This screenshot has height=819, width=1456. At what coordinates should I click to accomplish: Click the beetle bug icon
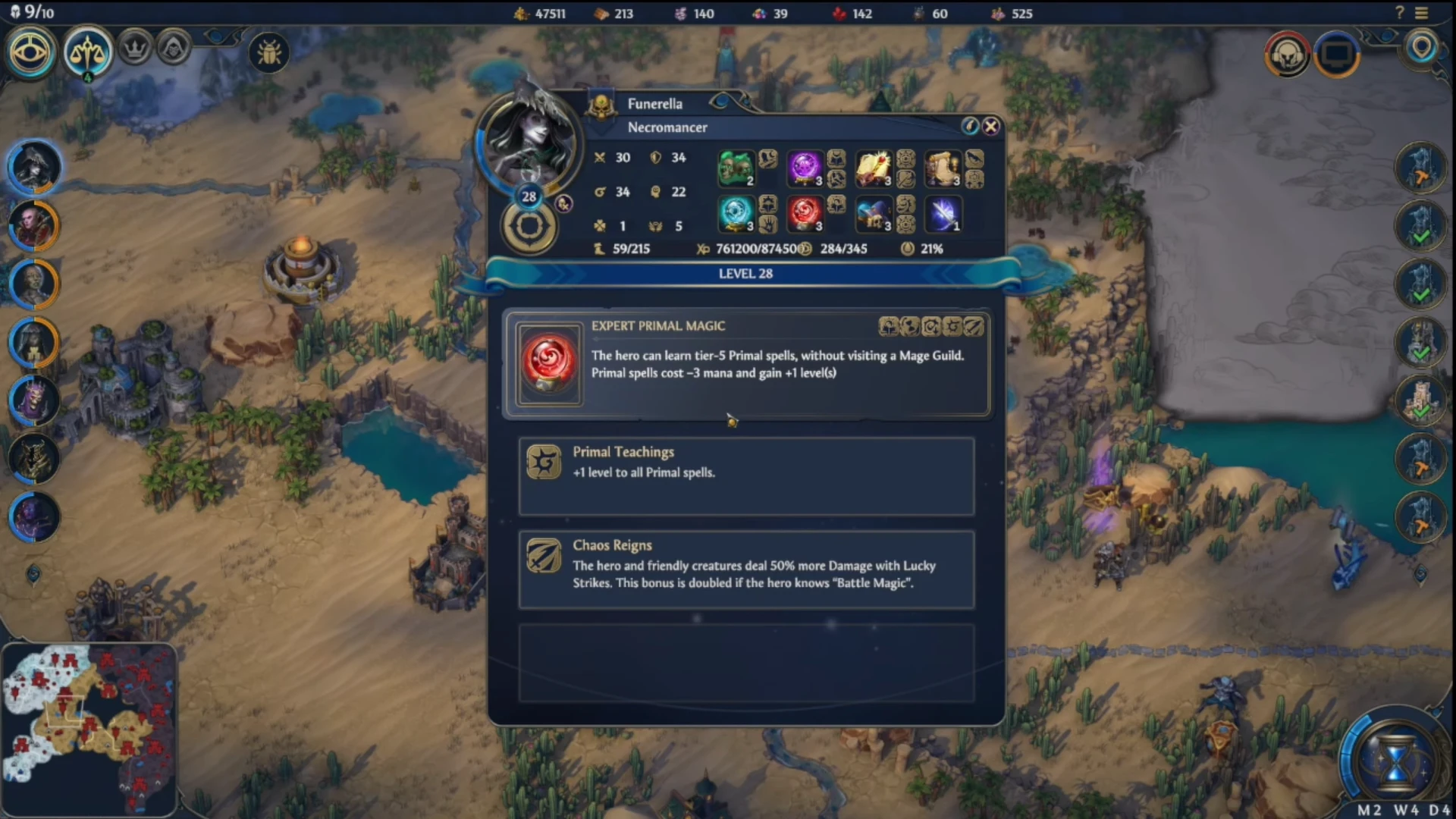(x=269, y=52)
